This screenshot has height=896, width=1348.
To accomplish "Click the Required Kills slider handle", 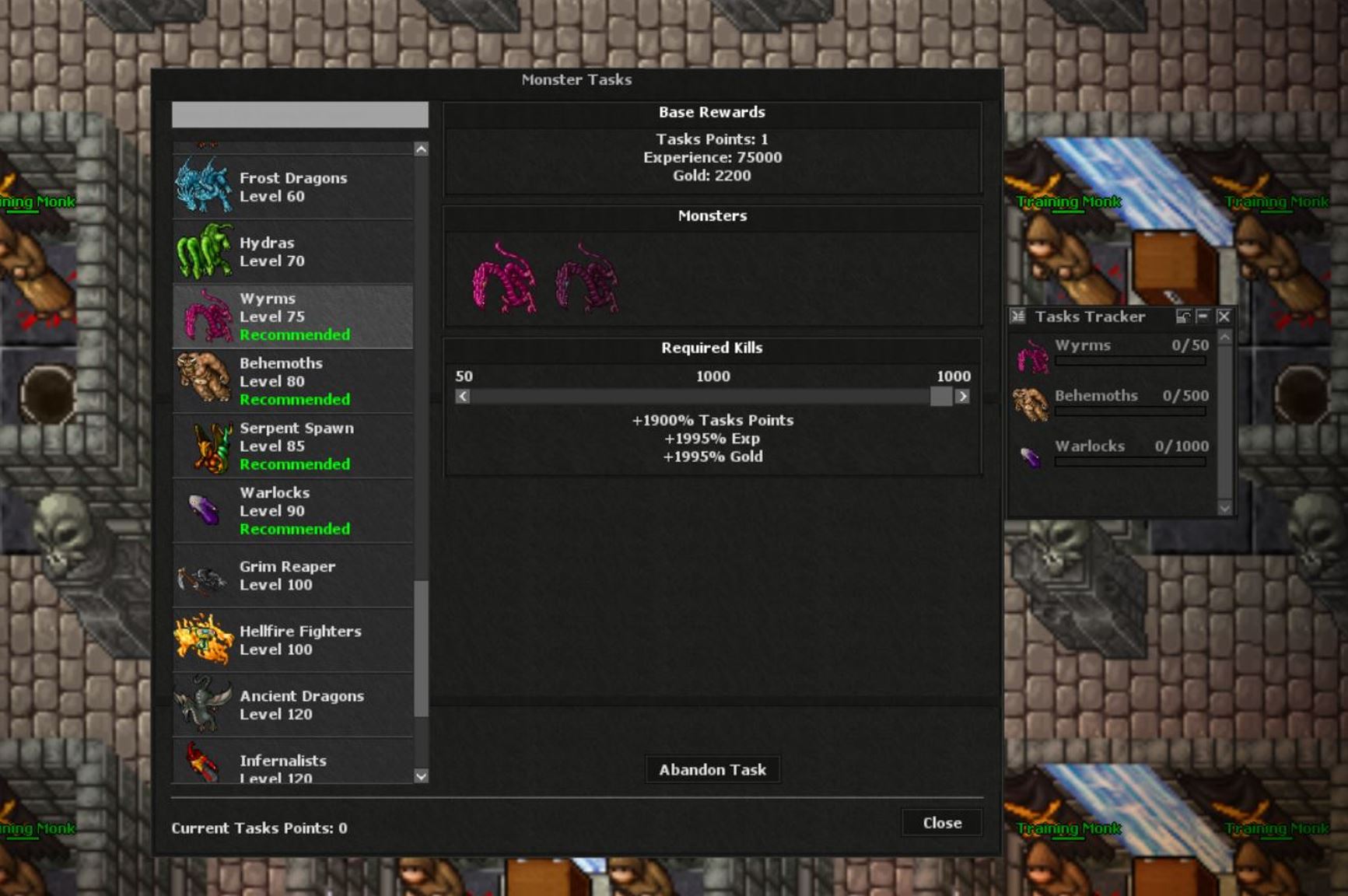I will click(941, 396).
